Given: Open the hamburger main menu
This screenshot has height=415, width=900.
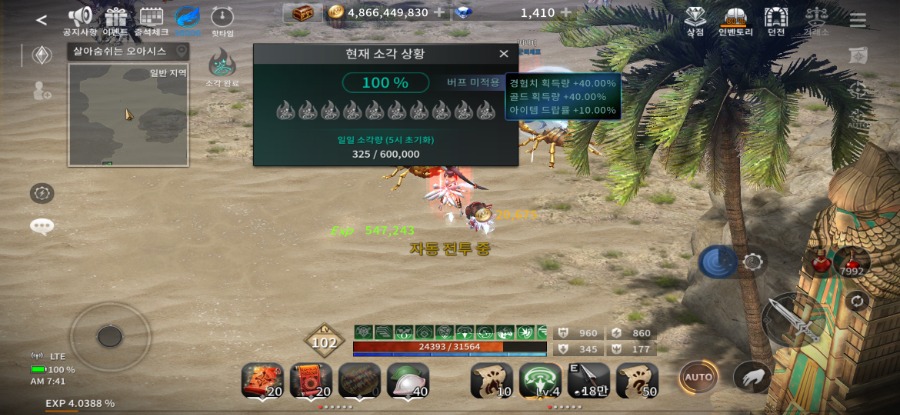Looking at the screenshot, I should [858, 19].
